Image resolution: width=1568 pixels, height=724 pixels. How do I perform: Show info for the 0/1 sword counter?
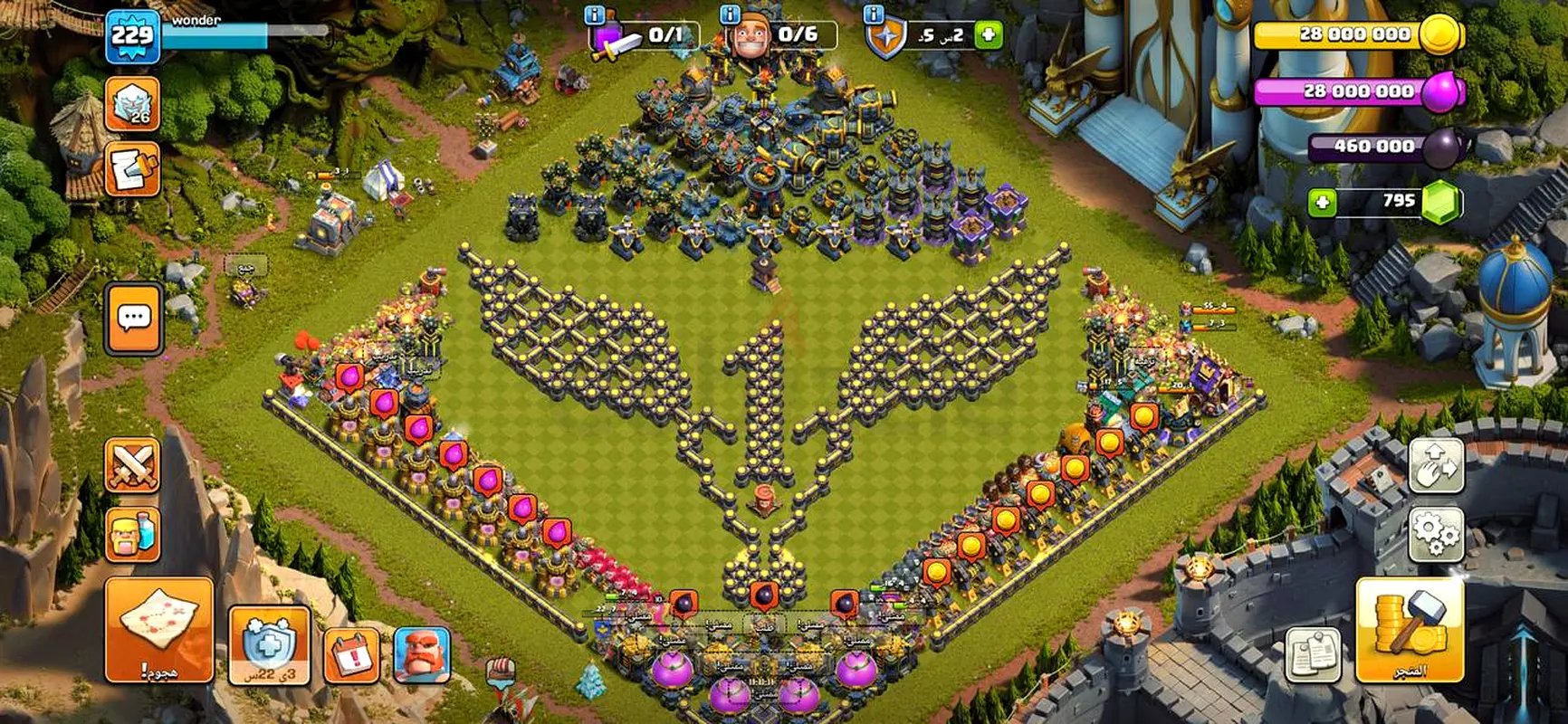click(x=595, y=14)
